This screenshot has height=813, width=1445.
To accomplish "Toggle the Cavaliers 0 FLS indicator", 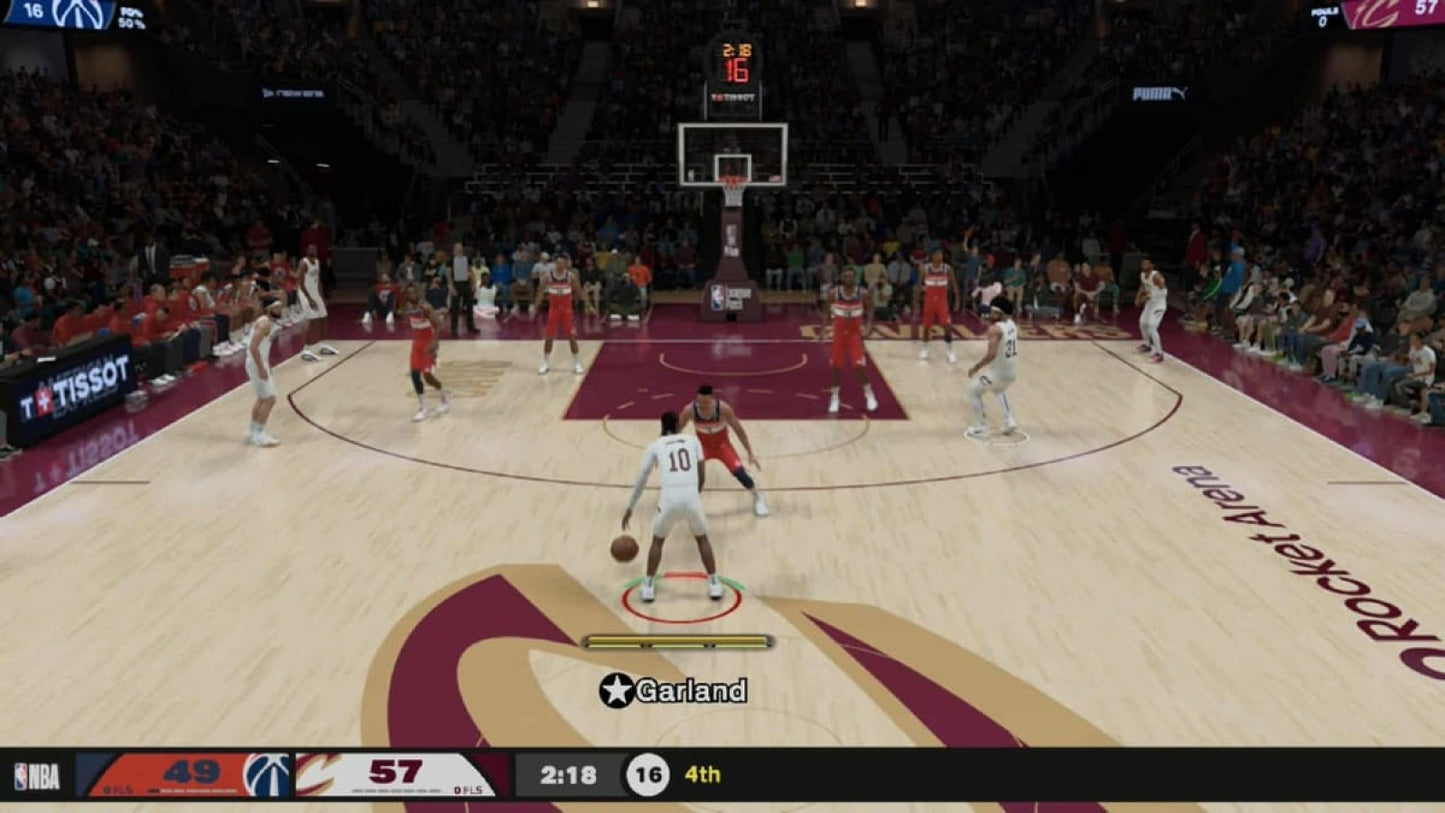I will pyautogui.click(x=468, y=790).
